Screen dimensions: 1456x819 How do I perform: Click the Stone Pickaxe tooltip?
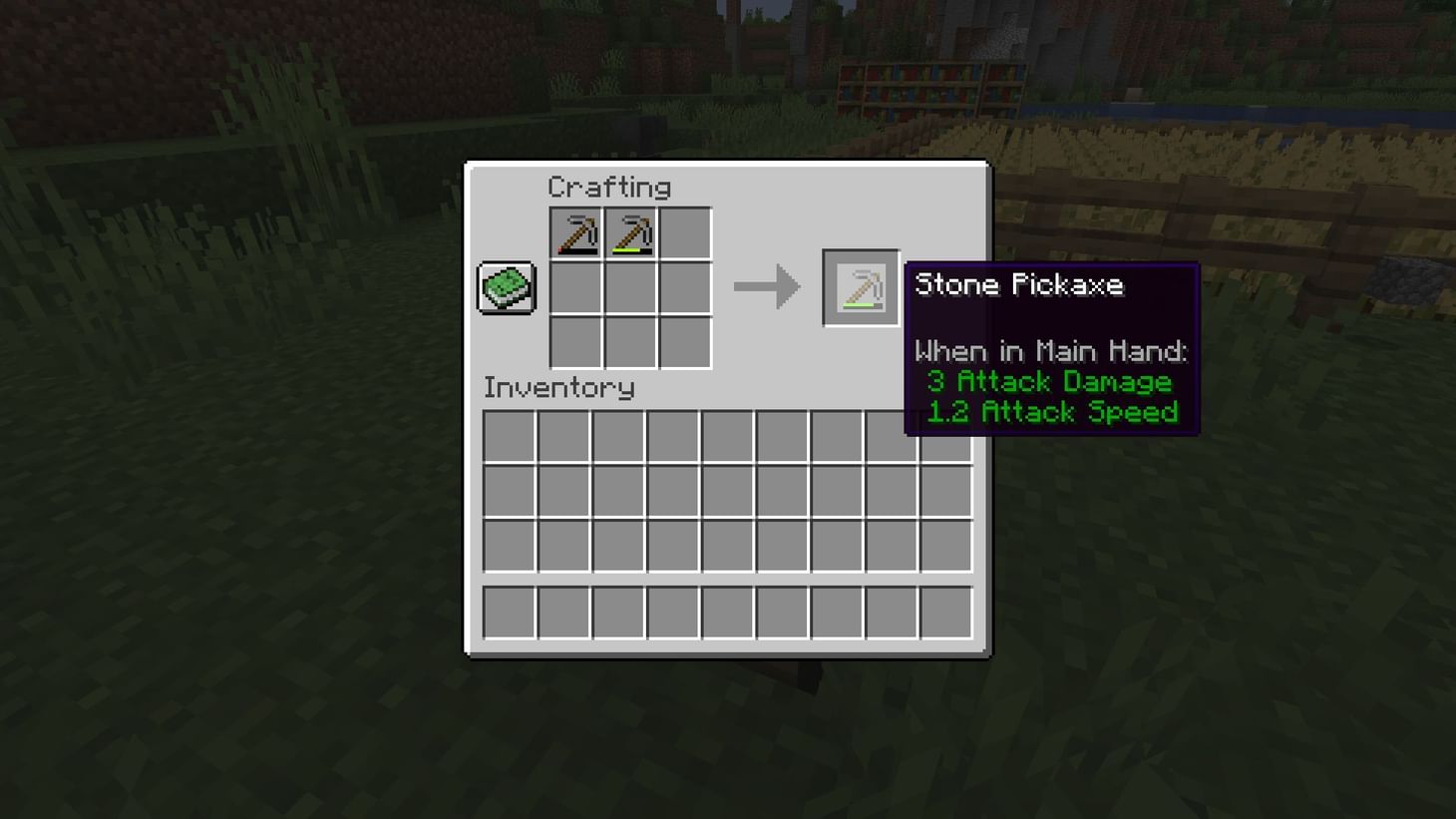(1052, 349)
